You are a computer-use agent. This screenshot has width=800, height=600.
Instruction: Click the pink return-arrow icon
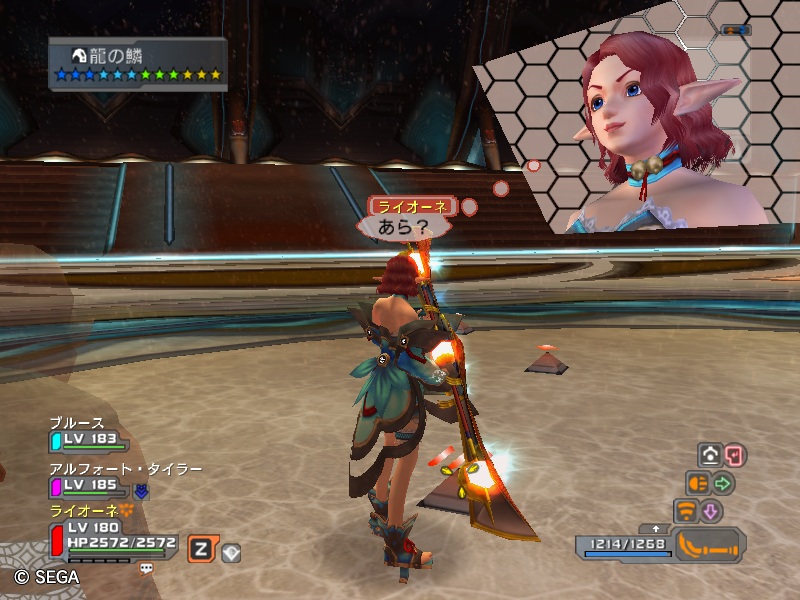pos(734,455)
